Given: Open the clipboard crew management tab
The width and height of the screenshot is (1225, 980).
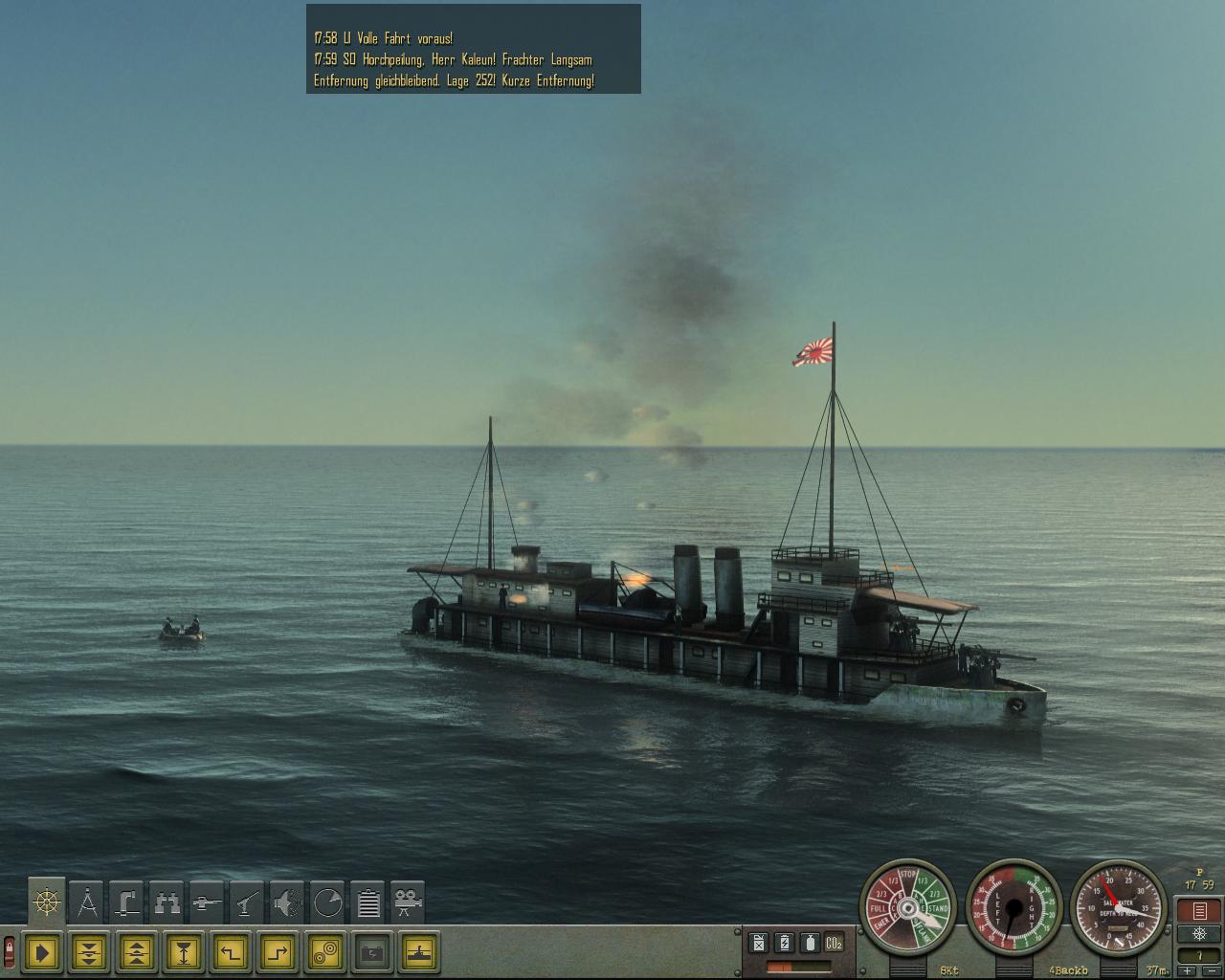Looking at the screenshot, I should coord(368,902).
